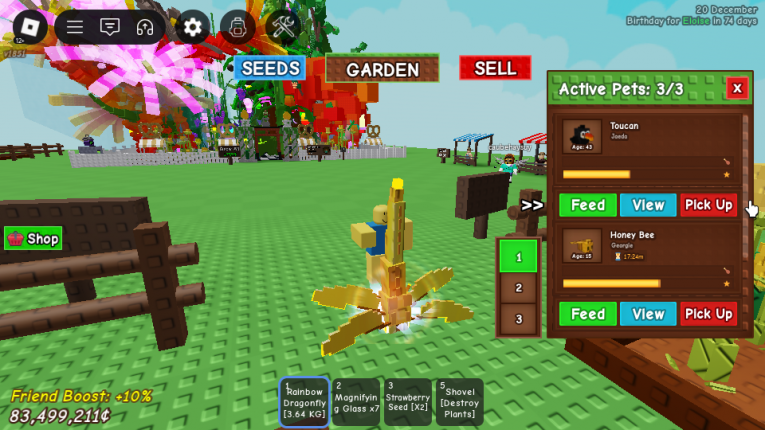Equip the Magnifying Glass from hotbar
Viewport: 765px width, 430px height.
(356, 401)
